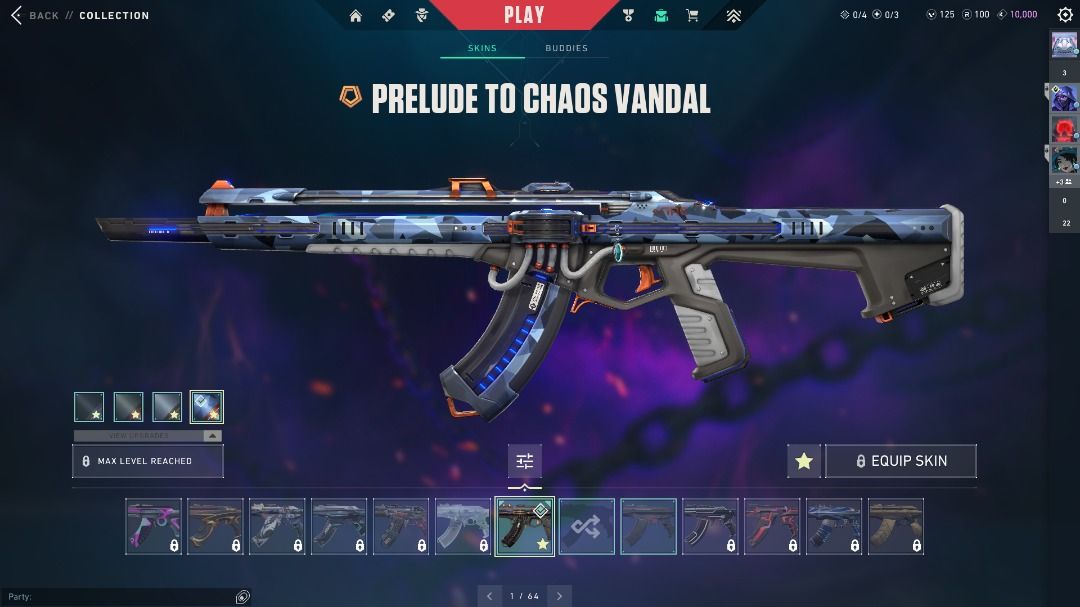Click the Equip Skin button
The height and width of the screenshot is (607, 1080).
tap(900, 461)
